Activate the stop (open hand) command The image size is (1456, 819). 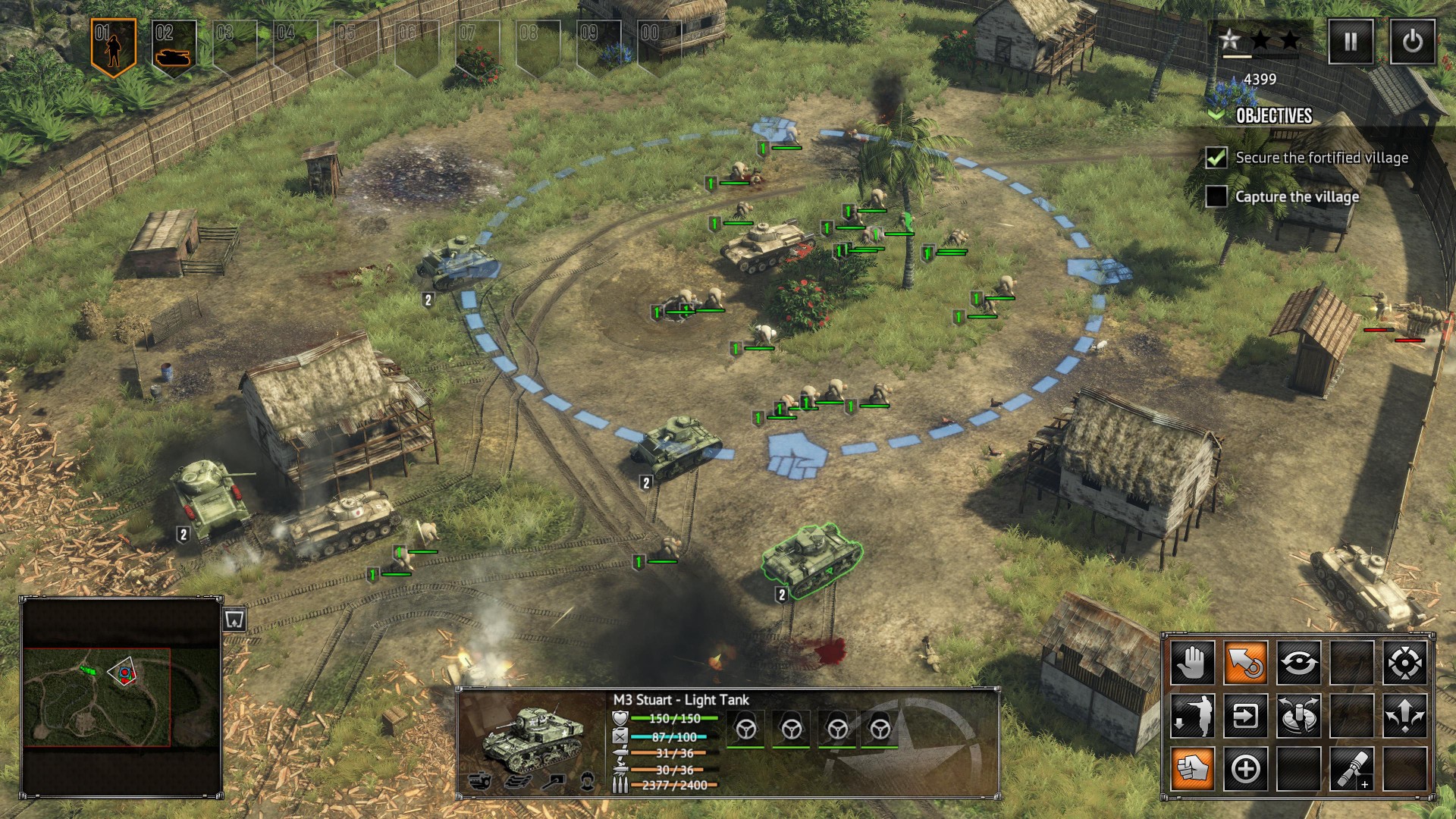tap(1193, 663)
